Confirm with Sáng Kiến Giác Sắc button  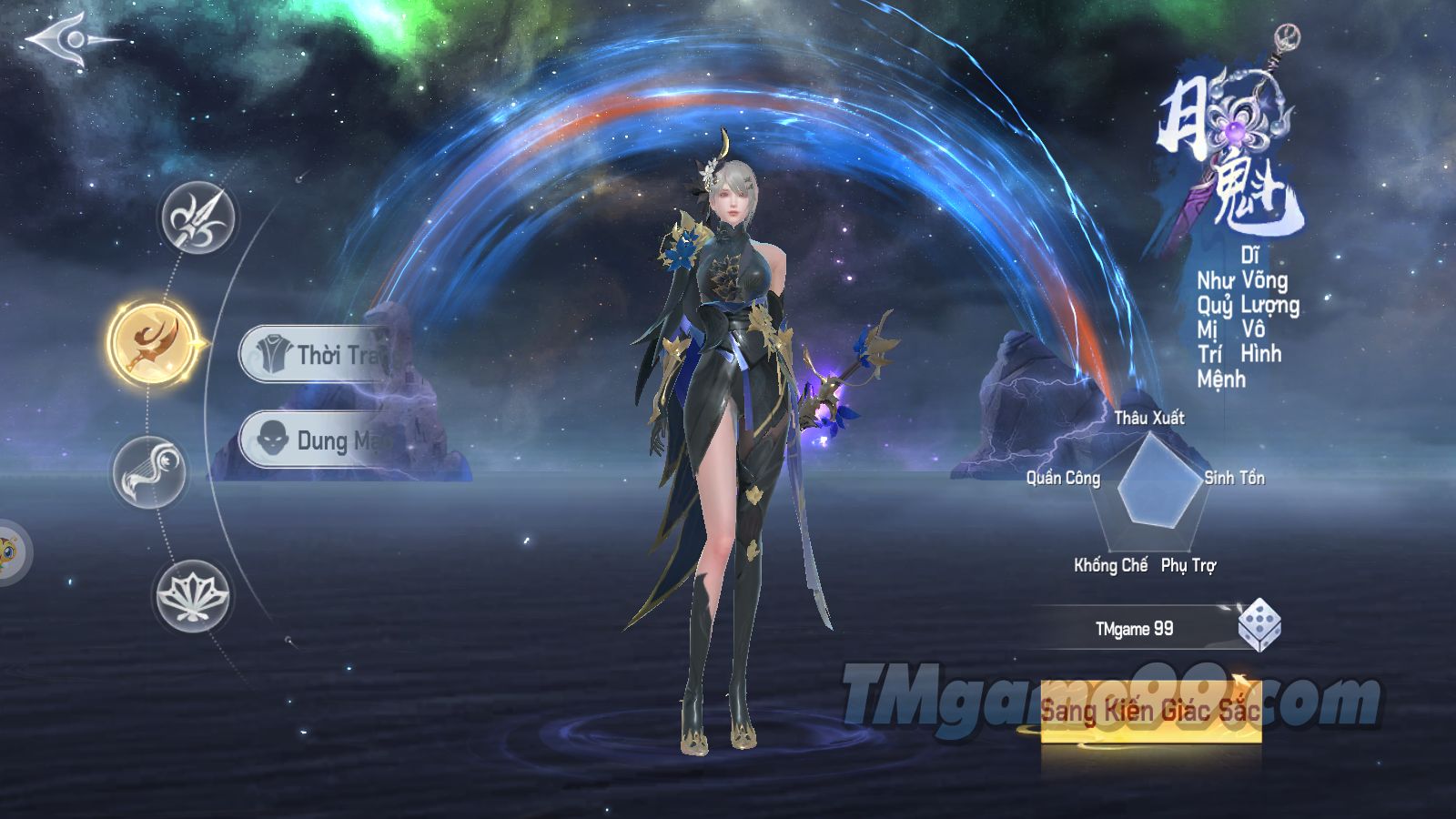[x=1150, y=712]
